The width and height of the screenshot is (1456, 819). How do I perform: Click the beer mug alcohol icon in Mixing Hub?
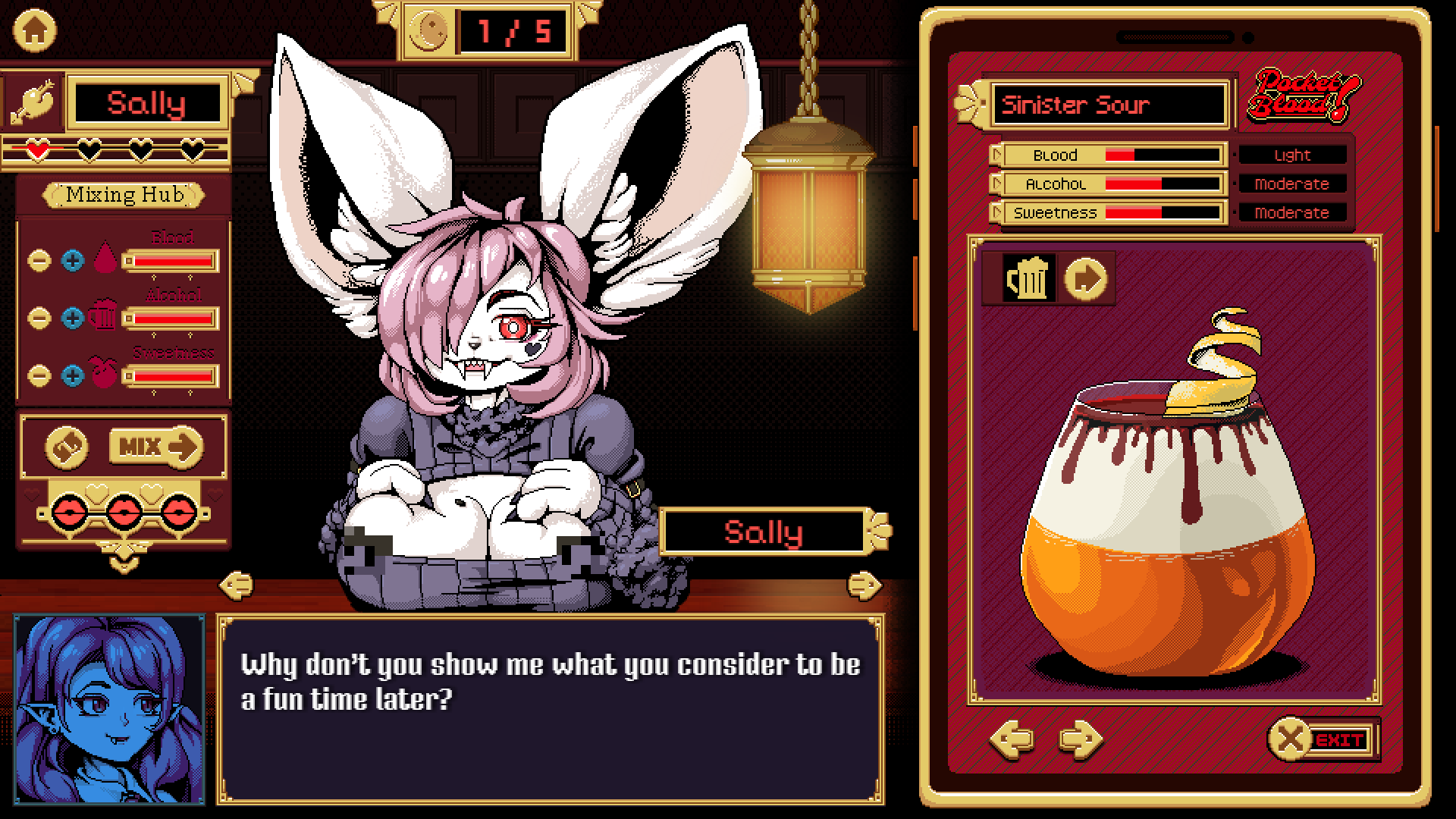click(x=104, y=317)
